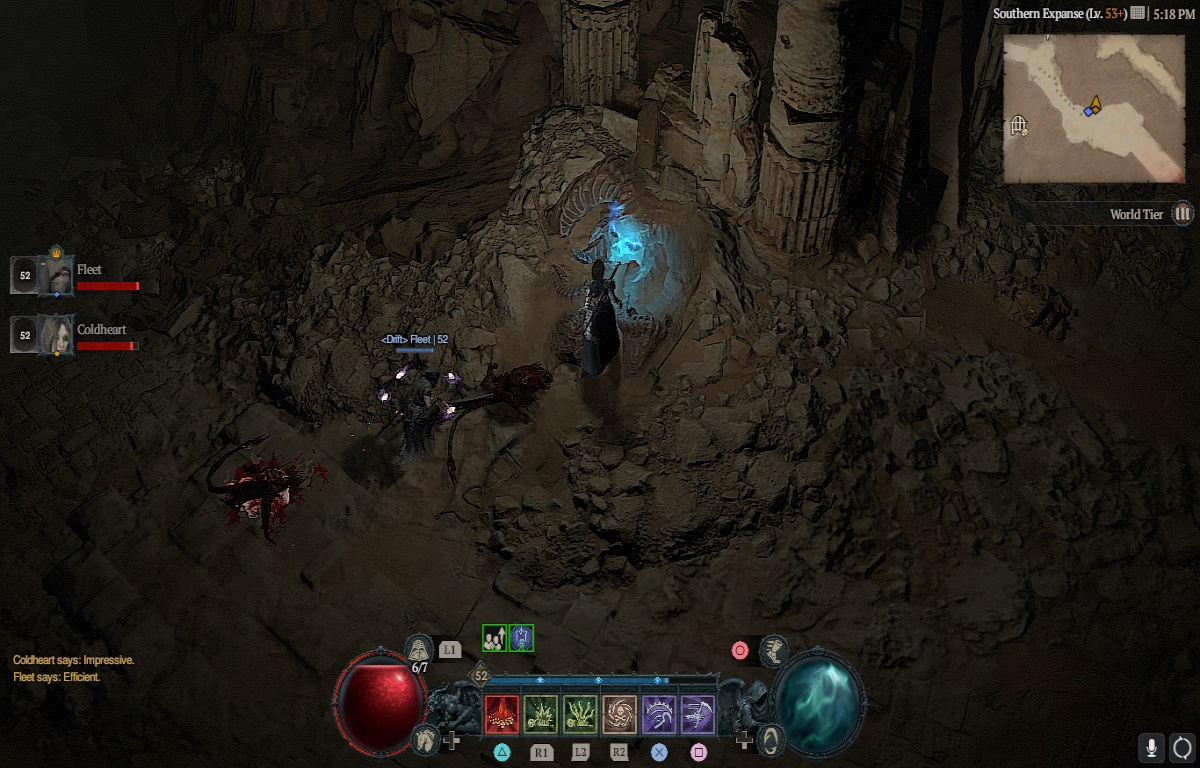1200x768 pixels.
Task: Use the evade boot icon
Action: [774, 650]
